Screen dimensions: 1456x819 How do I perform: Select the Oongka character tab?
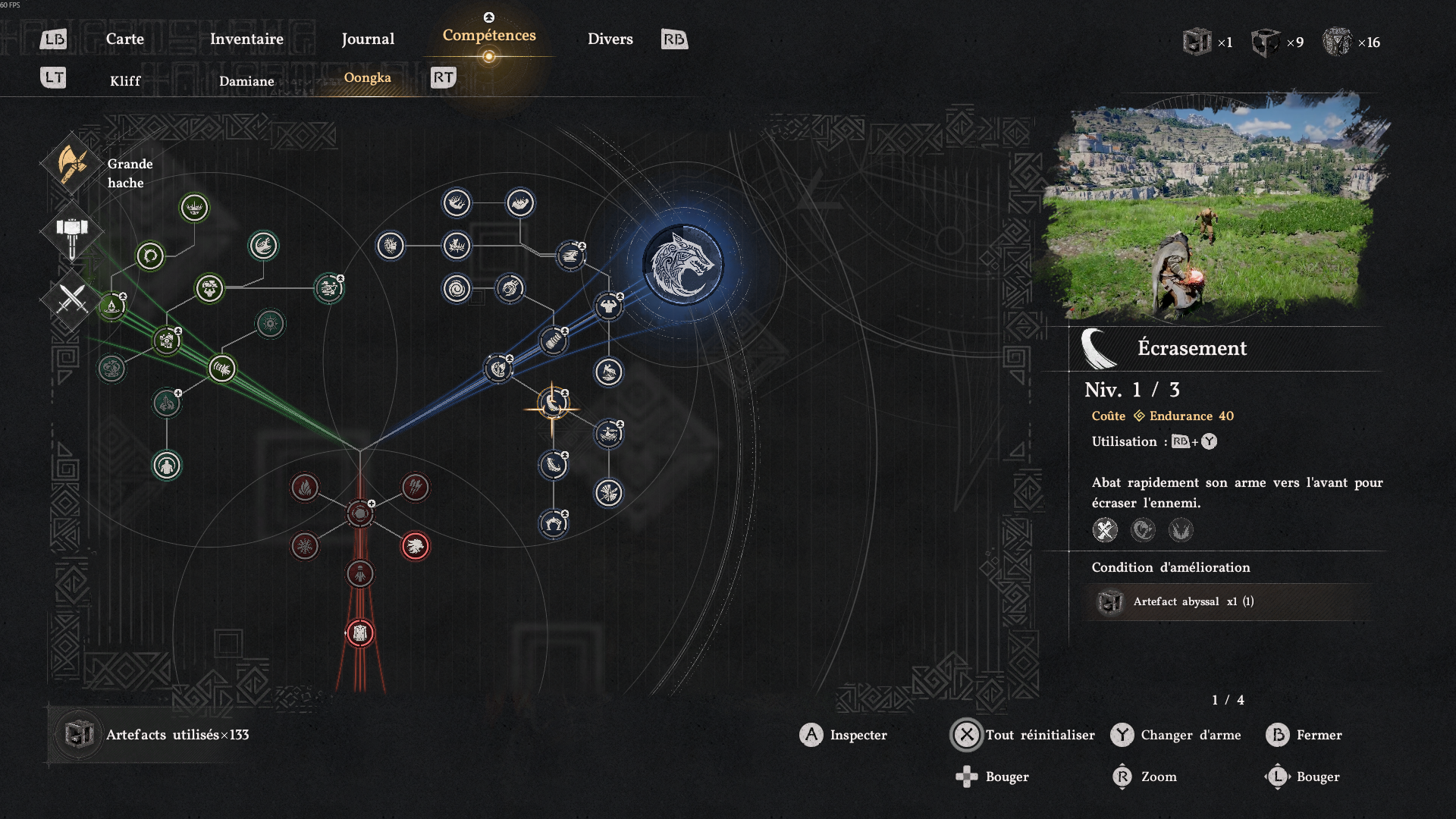click(x=368, y=77)
